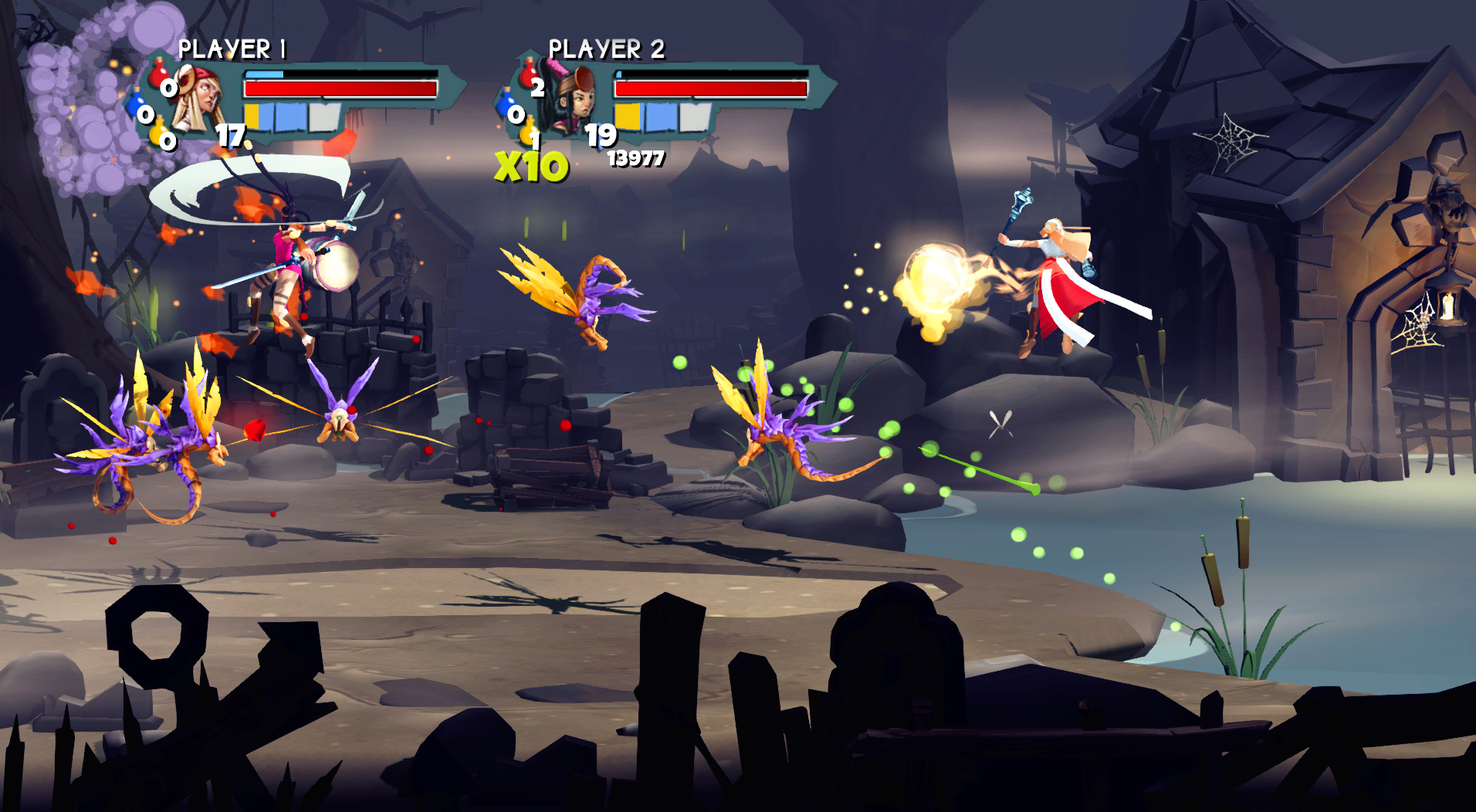Click the gray item slot in Player 2's HUD
Viewport: 1476px width, 812px height.
[x=694, y=117]
